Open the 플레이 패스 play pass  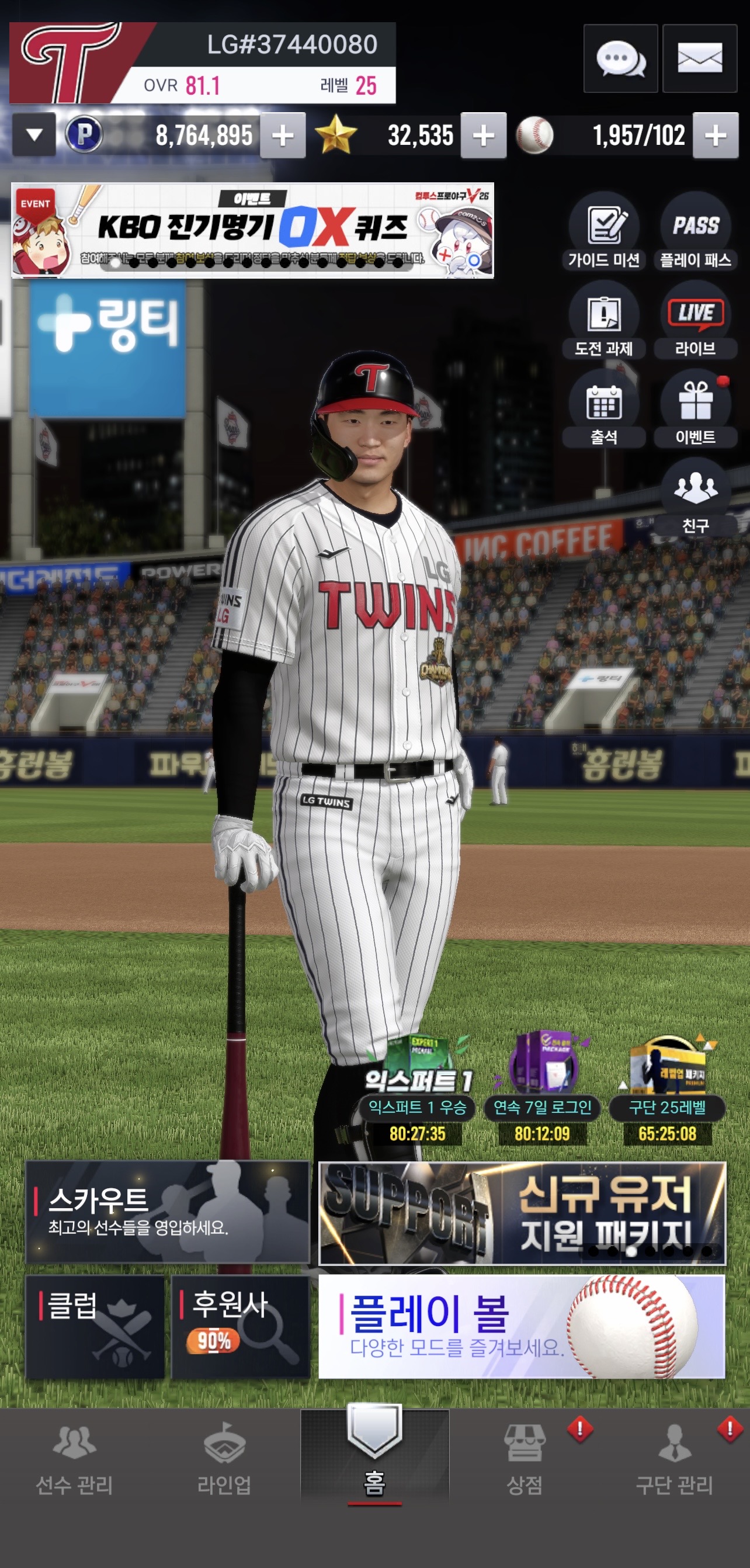click(695, 233)
